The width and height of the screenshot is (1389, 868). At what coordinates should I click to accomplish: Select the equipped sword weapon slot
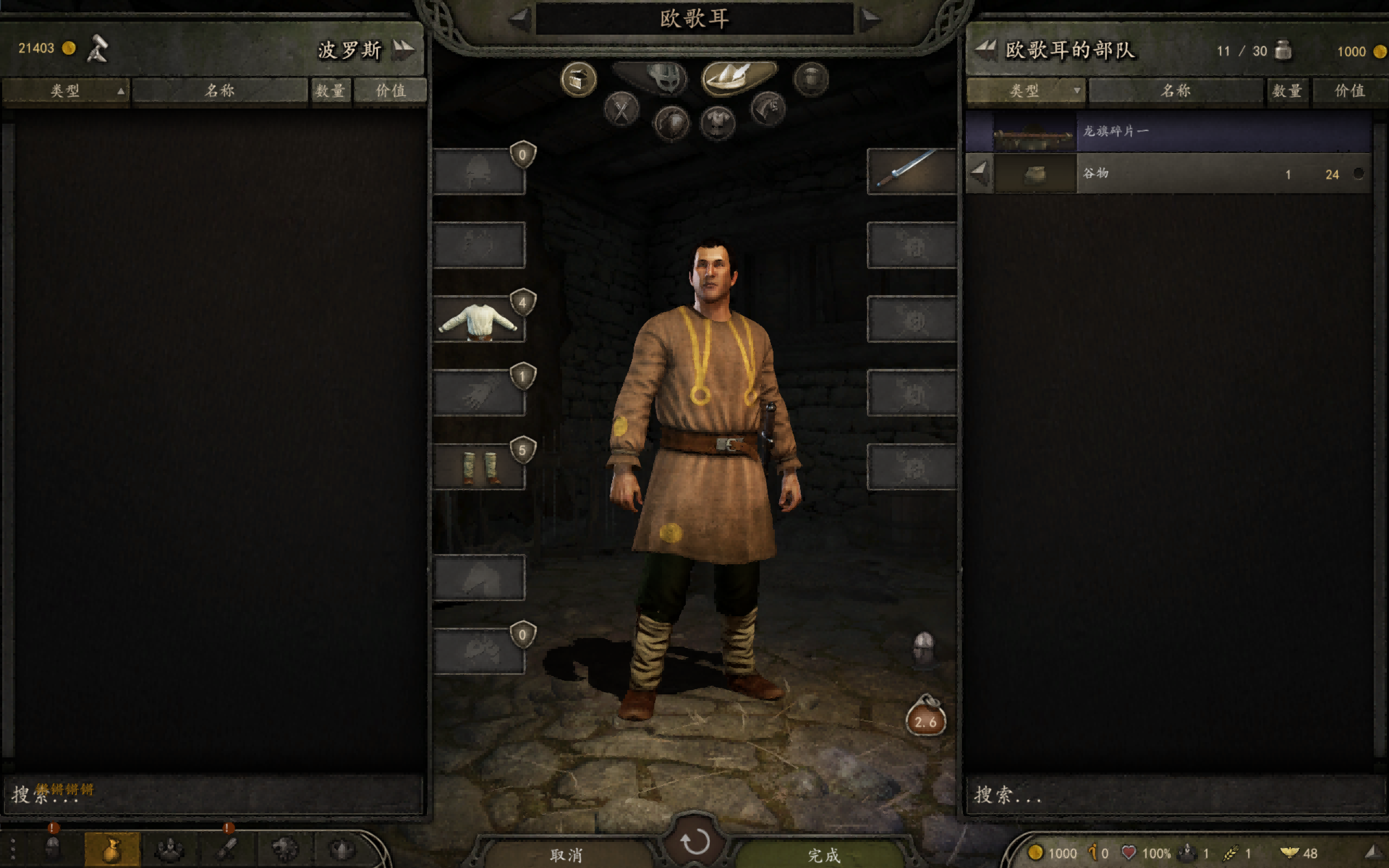coord(911,171)
